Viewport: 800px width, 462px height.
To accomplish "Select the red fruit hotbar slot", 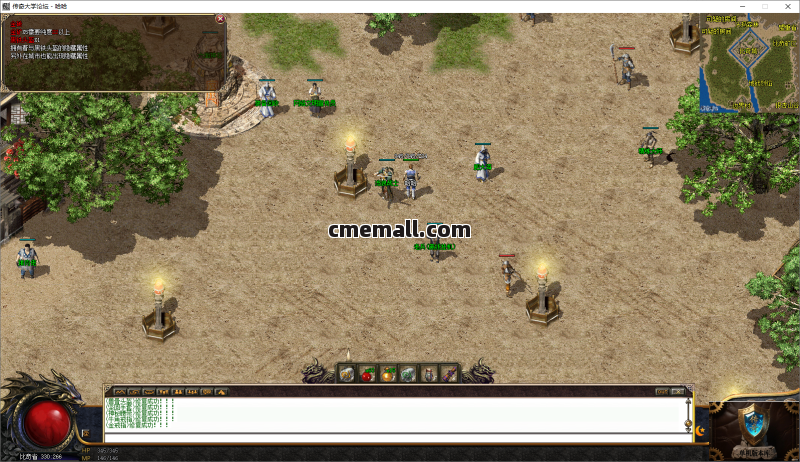I will 367,373.
